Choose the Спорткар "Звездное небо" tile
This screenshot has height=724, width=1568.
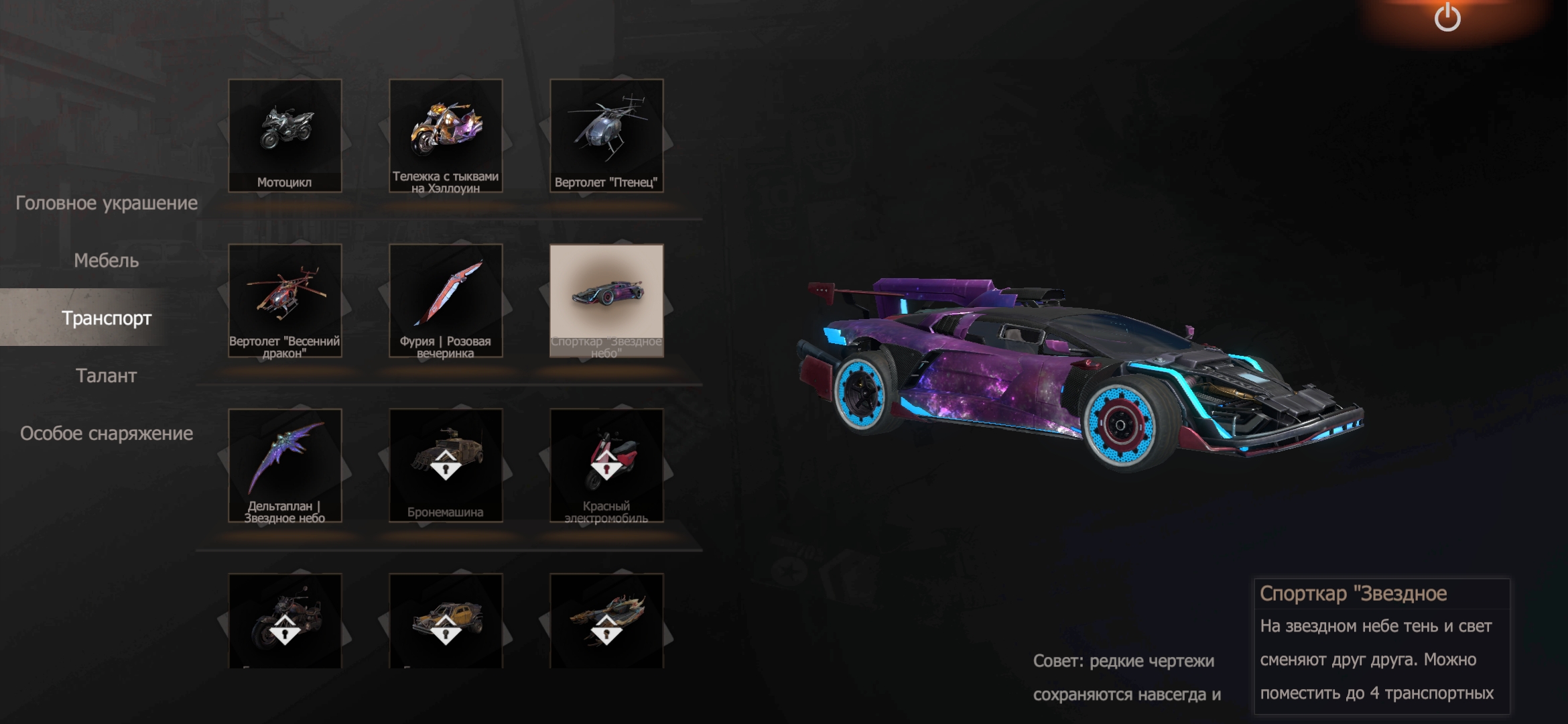(x=606, y=300)
